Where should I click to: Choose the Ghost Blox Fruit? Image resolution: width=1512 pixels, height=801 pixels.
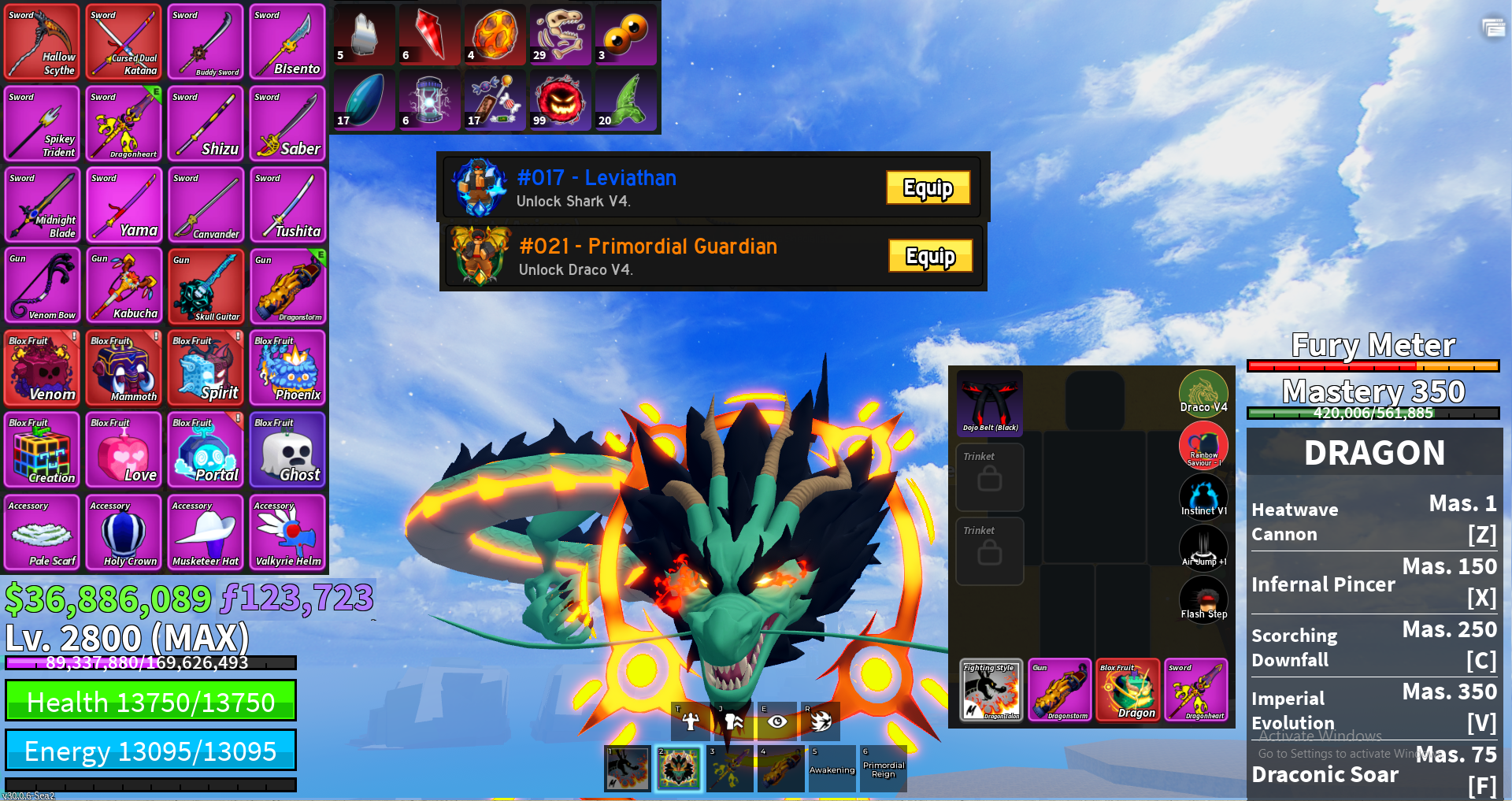[288, 451]
